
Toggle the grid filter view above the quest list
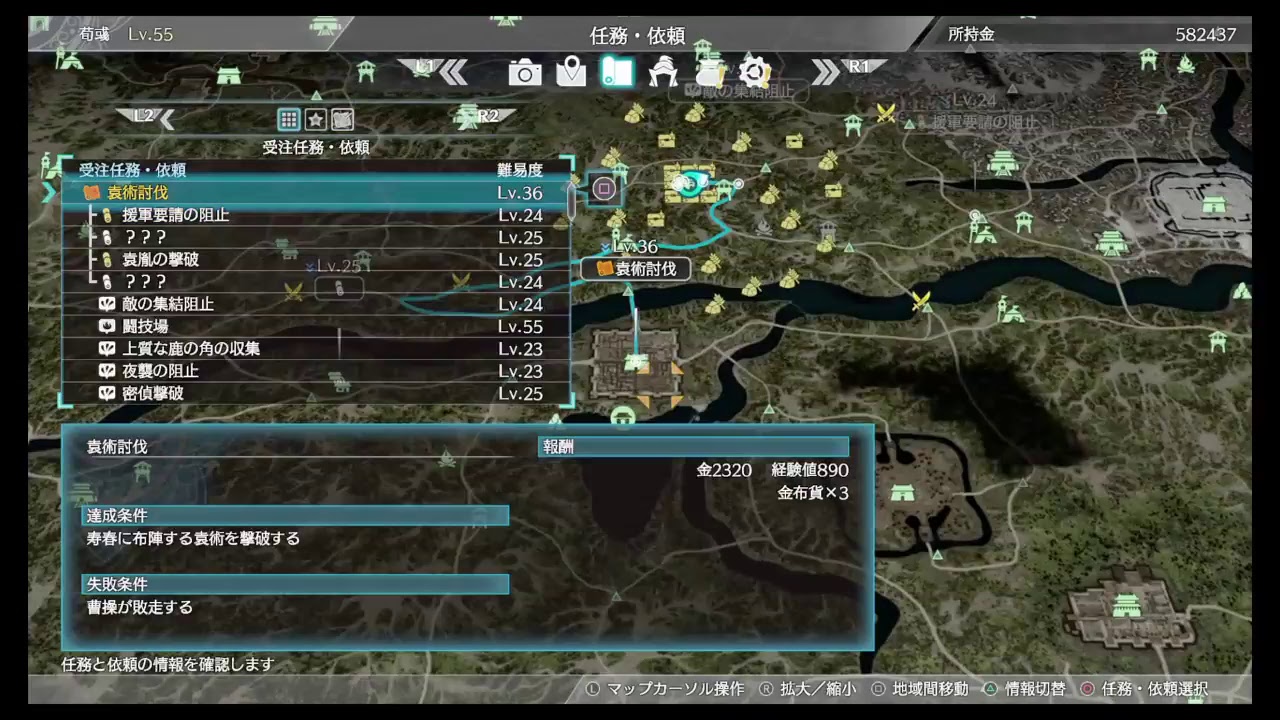point(288,119)
